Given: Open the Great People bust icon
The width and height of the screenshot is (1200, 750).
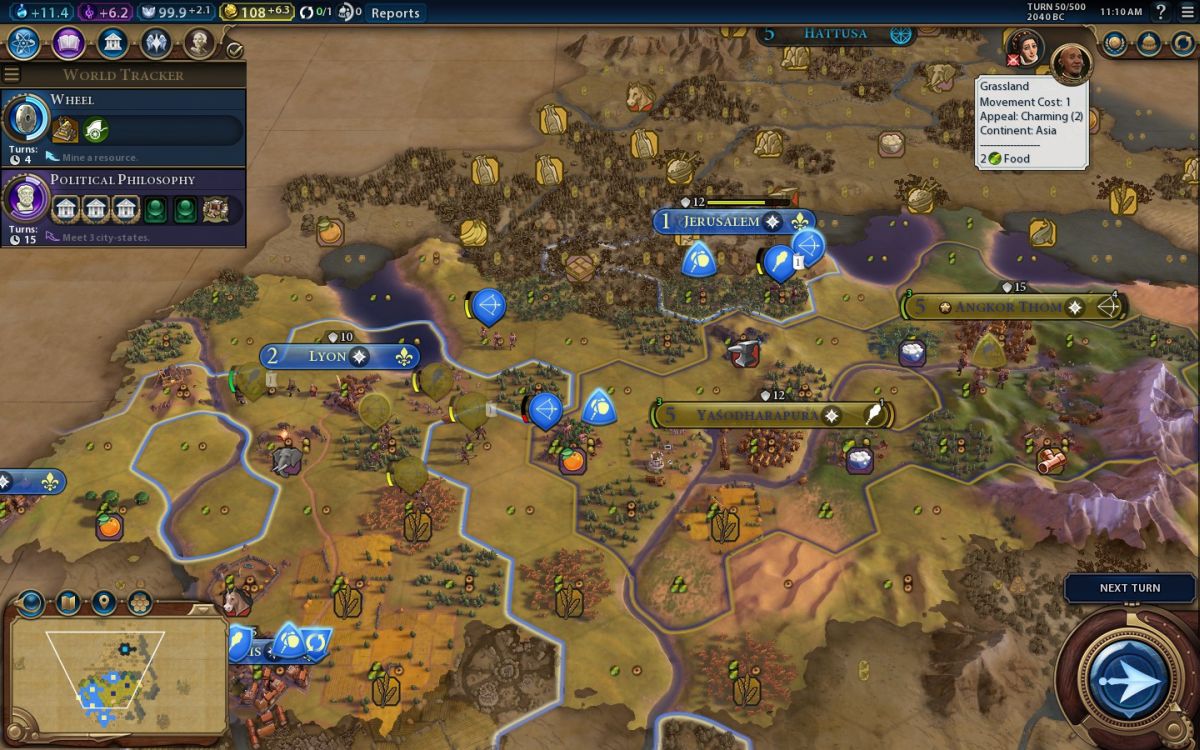Looking at the screenshot, I should pos(199,44).
